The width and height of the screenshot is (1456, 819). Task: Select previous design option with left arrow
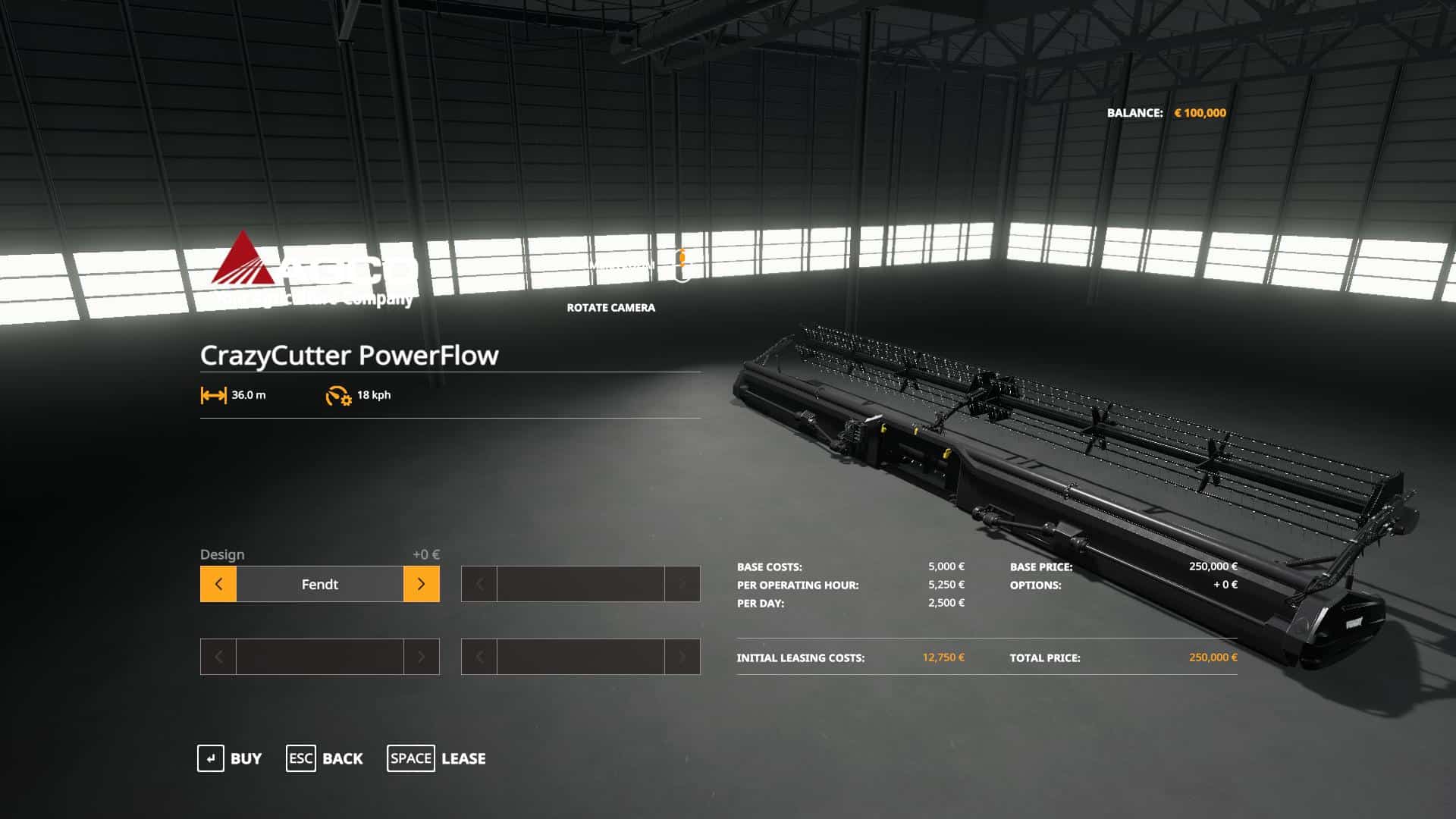click(x=218, y=584)
